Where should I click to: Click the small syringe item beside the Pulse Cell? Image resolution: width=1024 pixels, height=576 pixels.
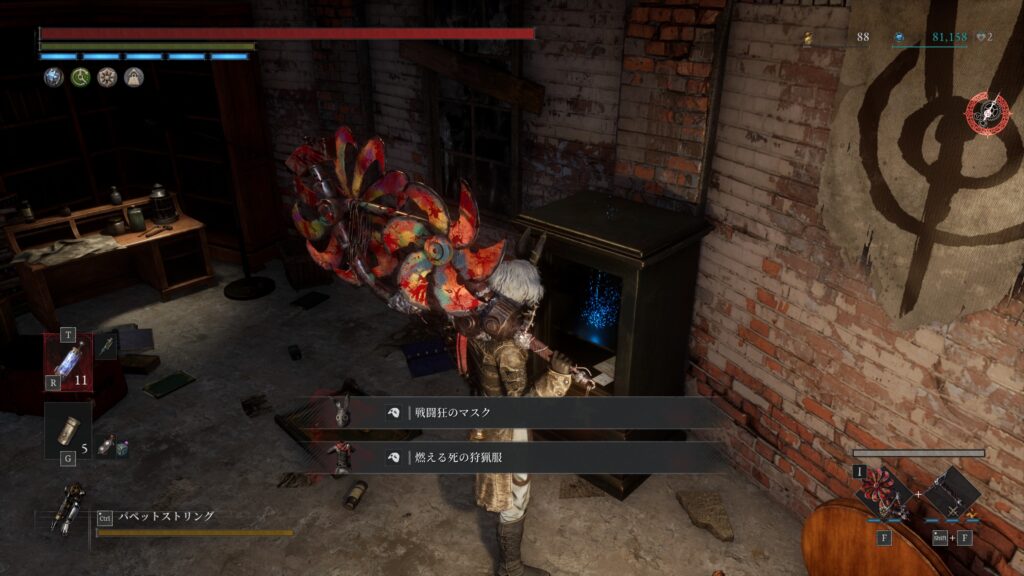click(107, 344)
